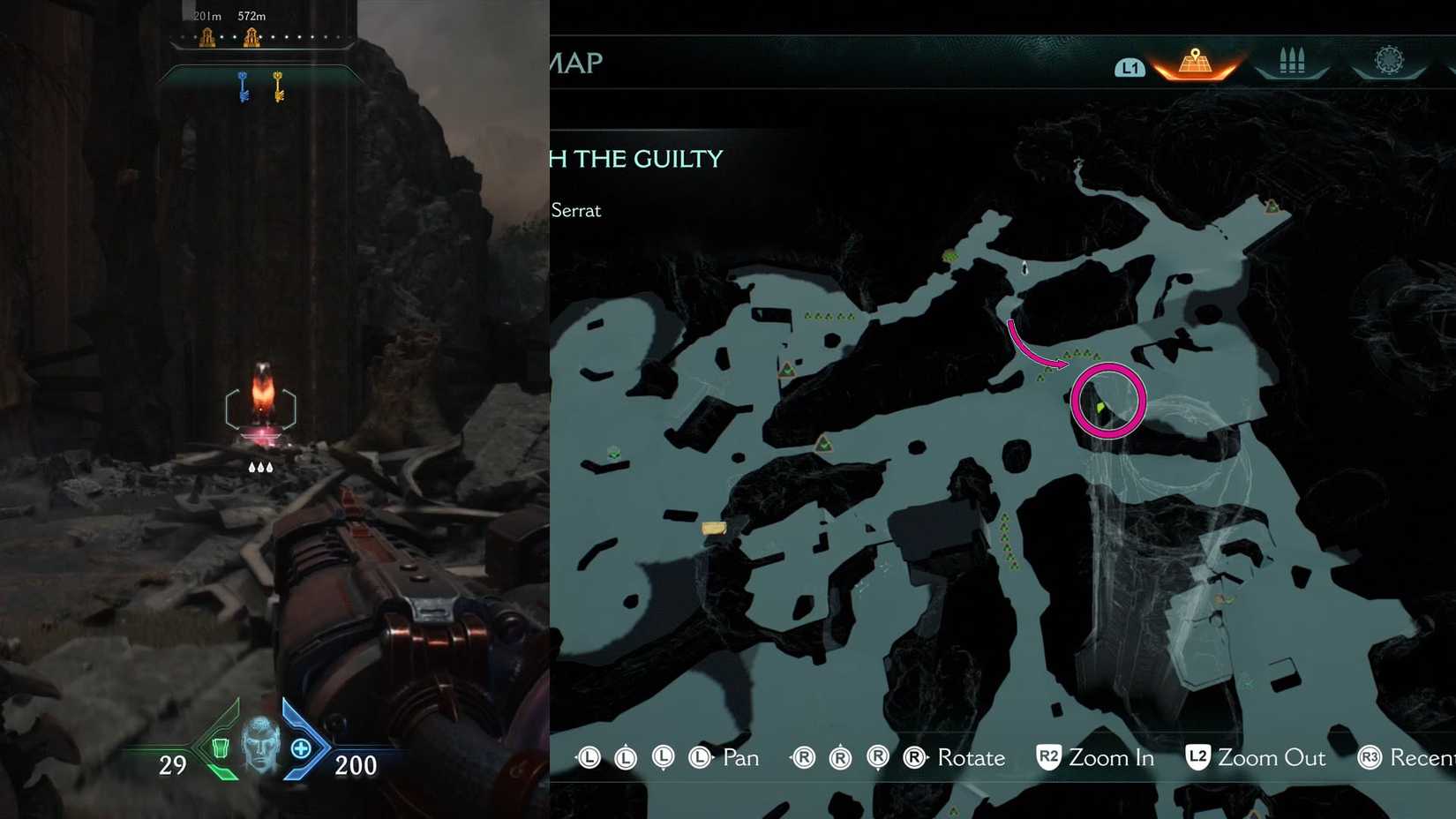Click the white boat marker at top of map
The width and height of the screenshot is (1456, 819).
pos(1024,267)
